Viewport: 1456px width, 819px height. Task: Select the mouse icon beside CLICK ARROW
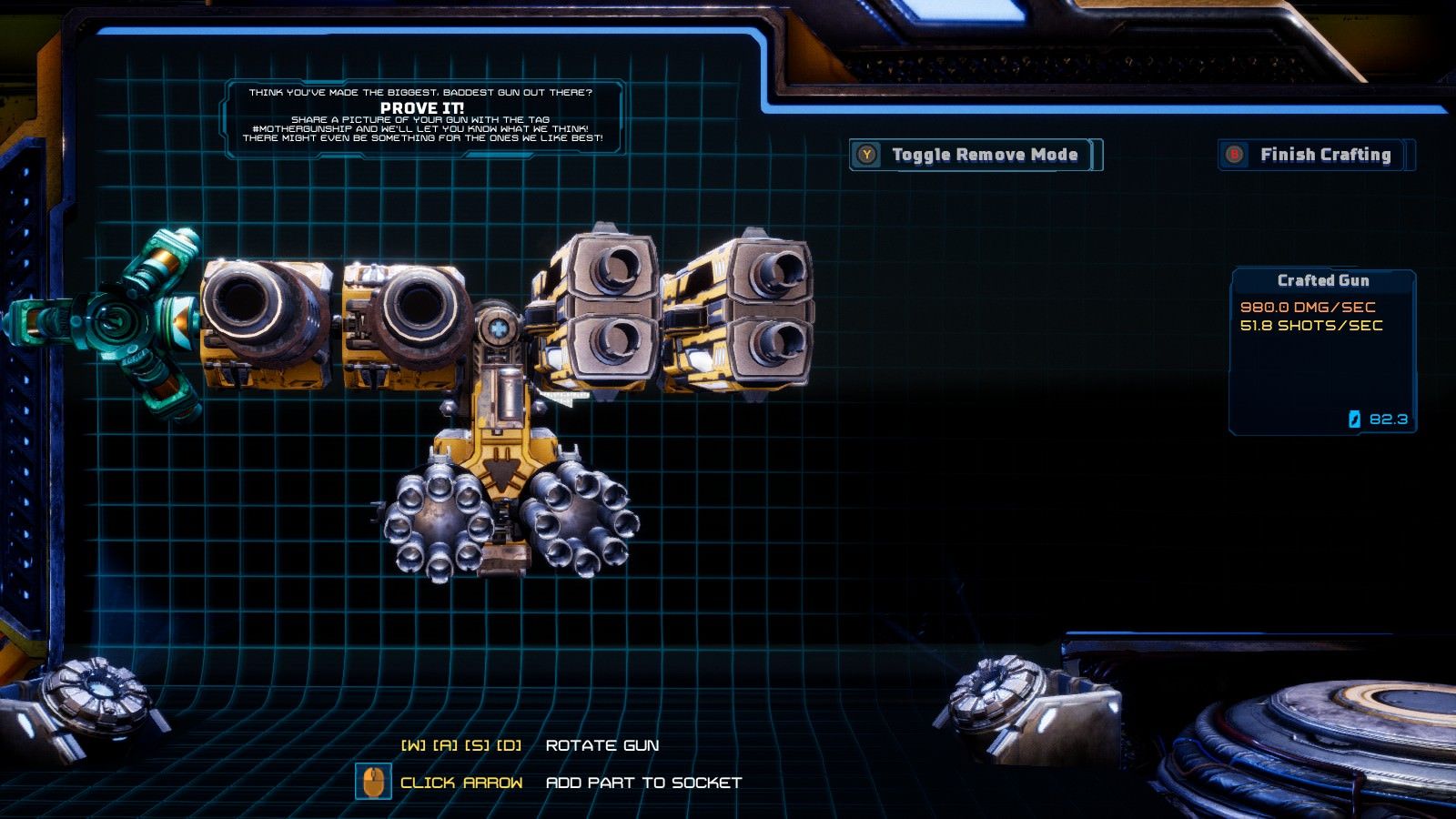pos(373,780)
